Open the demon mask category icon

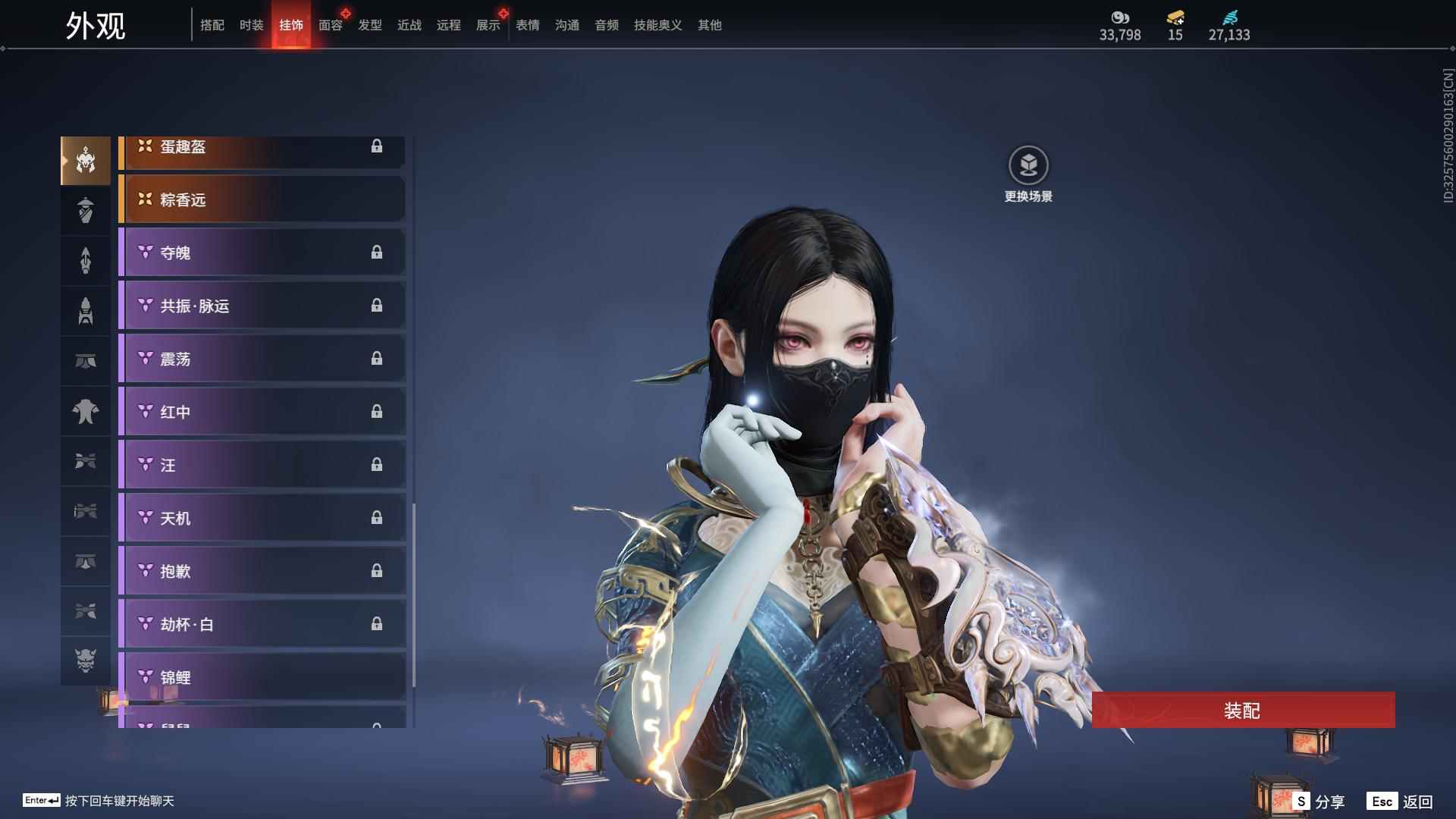point(86,661)
